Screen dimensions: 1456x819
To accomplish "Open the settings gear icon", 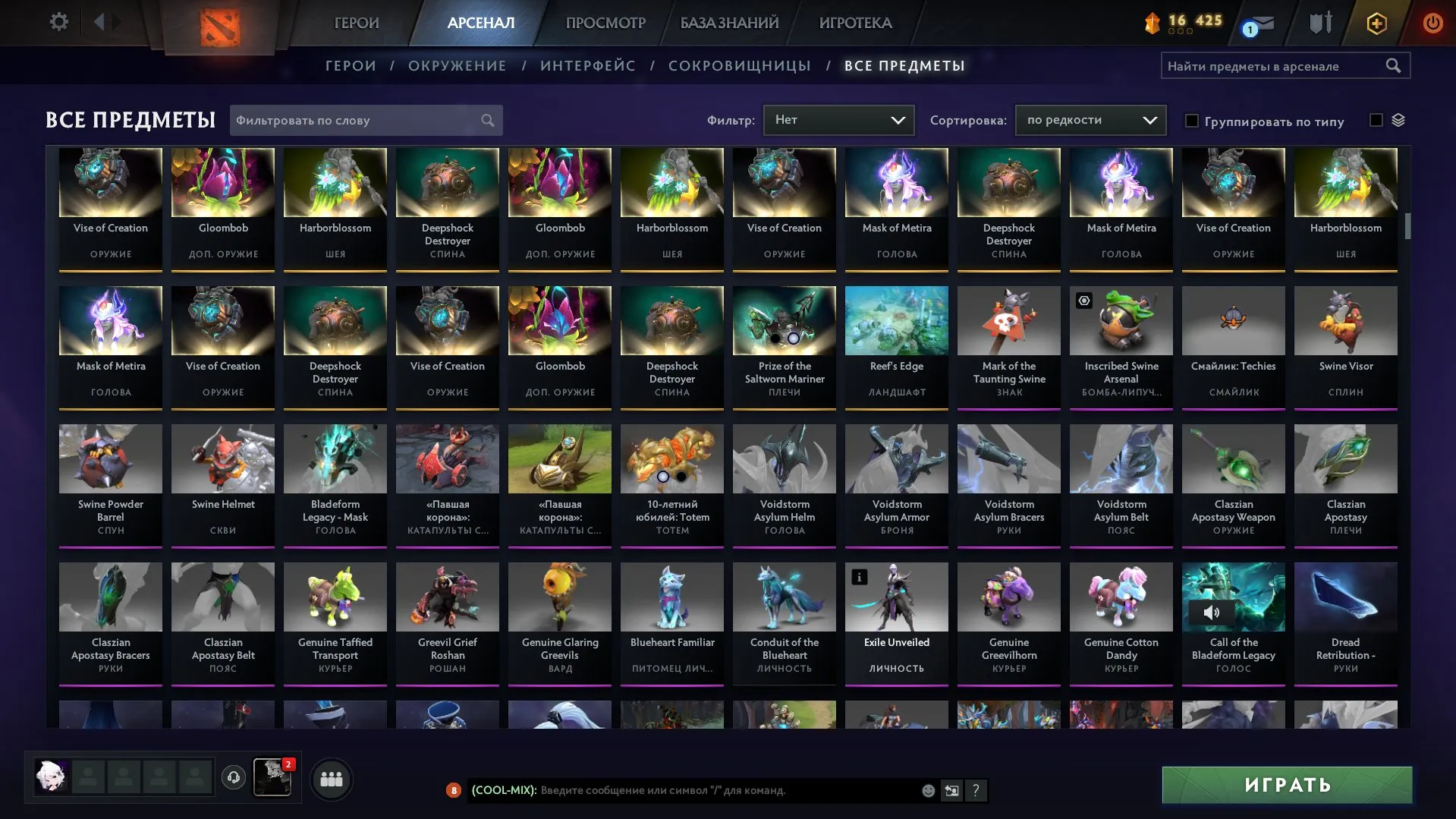I will tap(58, 22).
